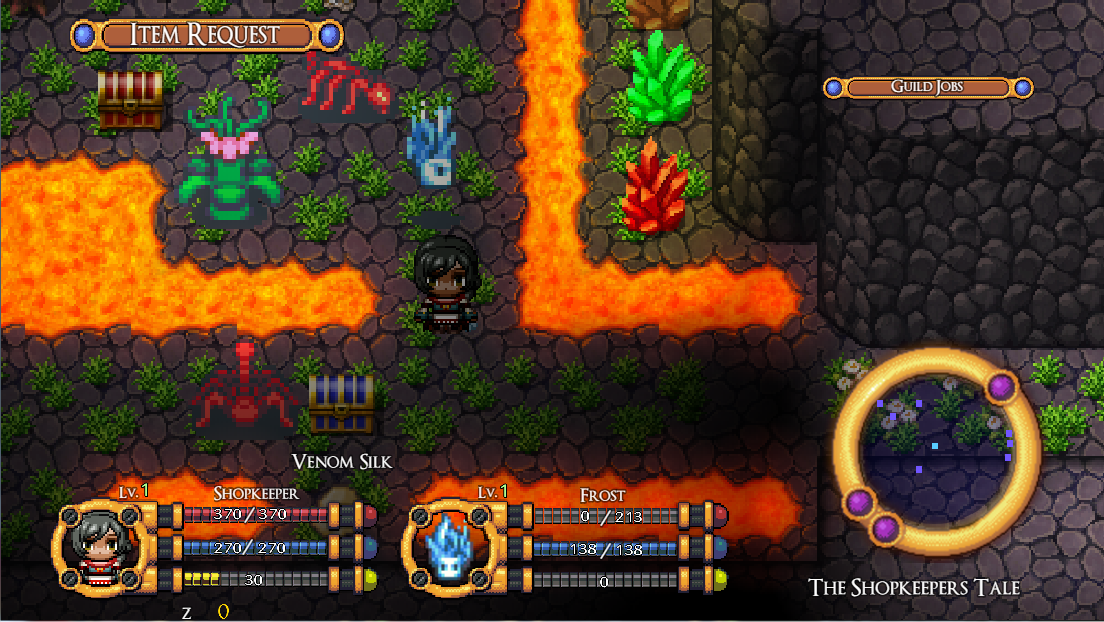Click the circular gold-ringed minimap

pyautogui.click(x=936, y=445)
